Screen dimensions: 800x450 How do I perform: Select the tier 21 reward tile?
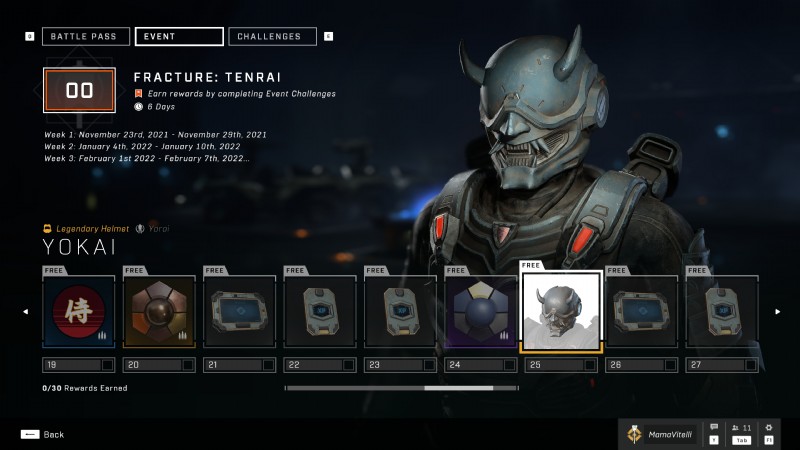(x=240, y=312)
